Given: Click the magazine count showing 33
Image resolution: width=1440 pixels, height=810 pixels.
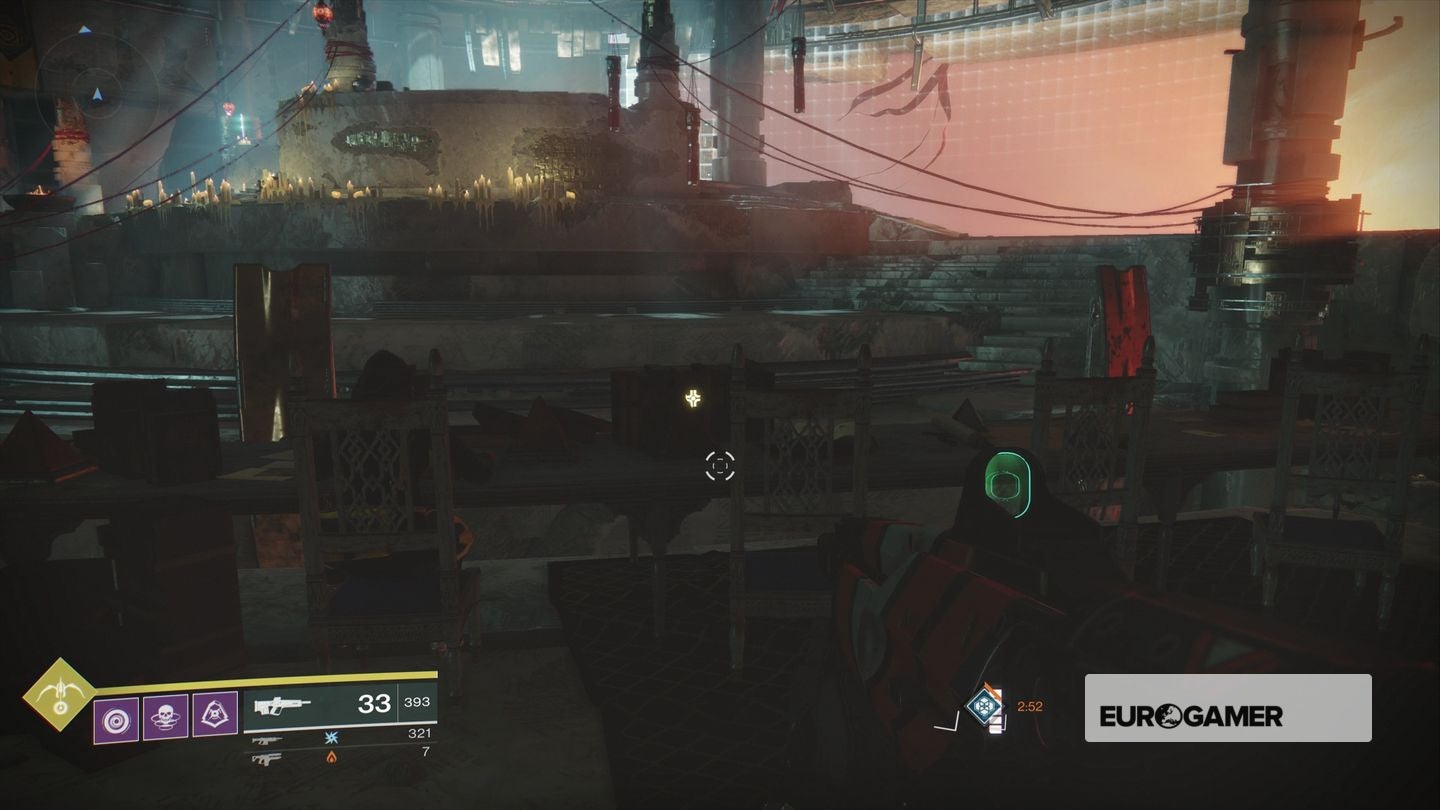Looking at the screenshot, I should click(375, 704).
